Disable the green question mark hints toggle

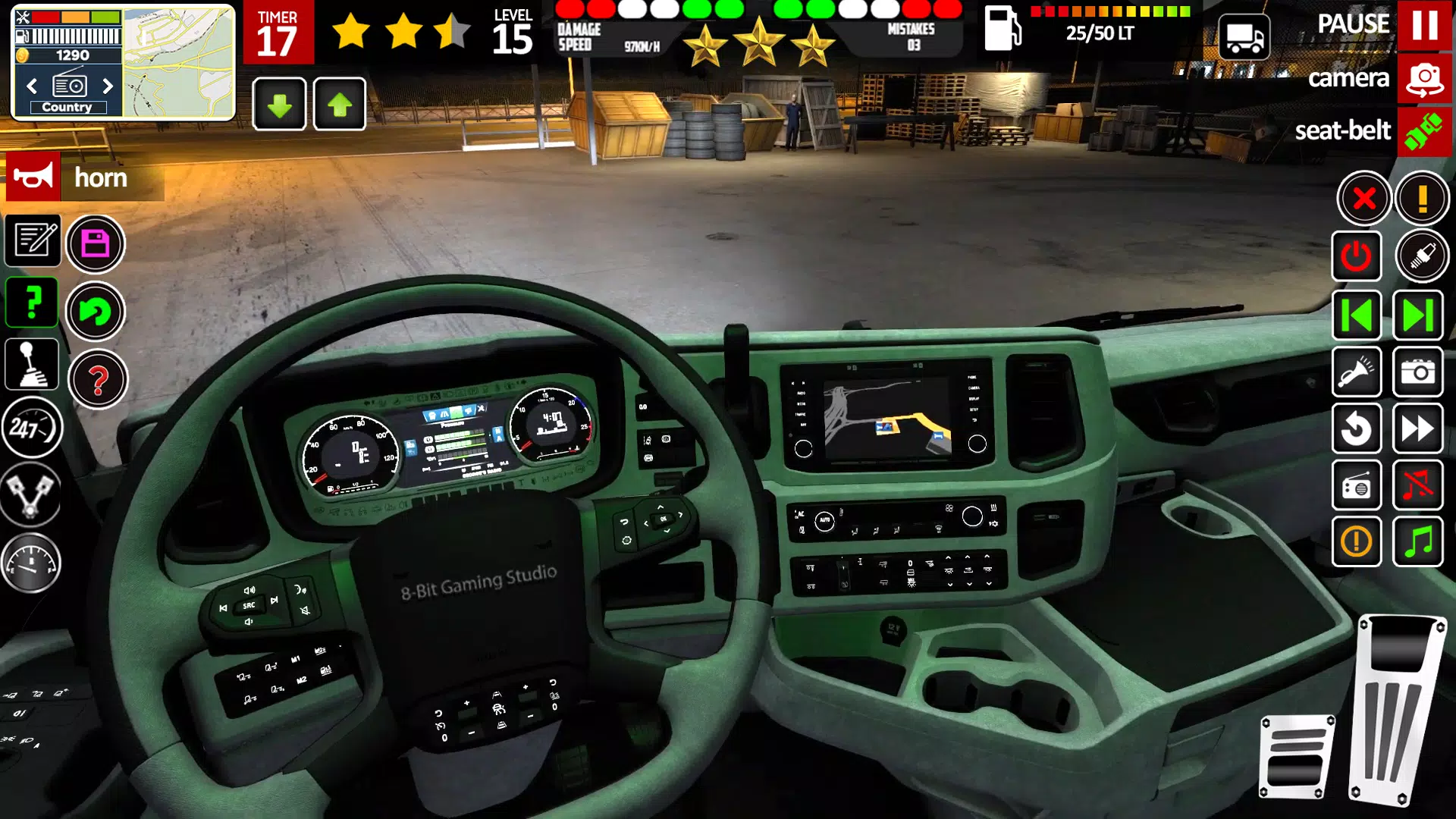[x=32, y=302]
